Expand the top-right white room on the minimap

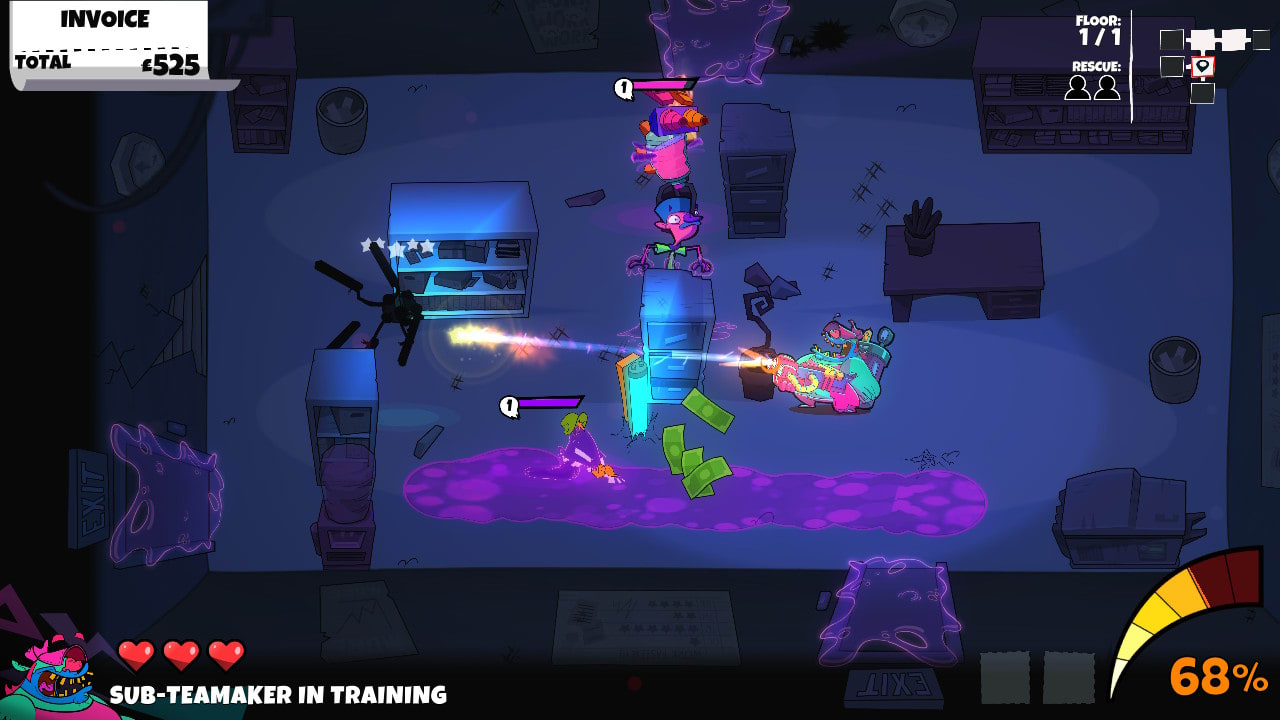pyautogui.click(x=1232, y=39)
